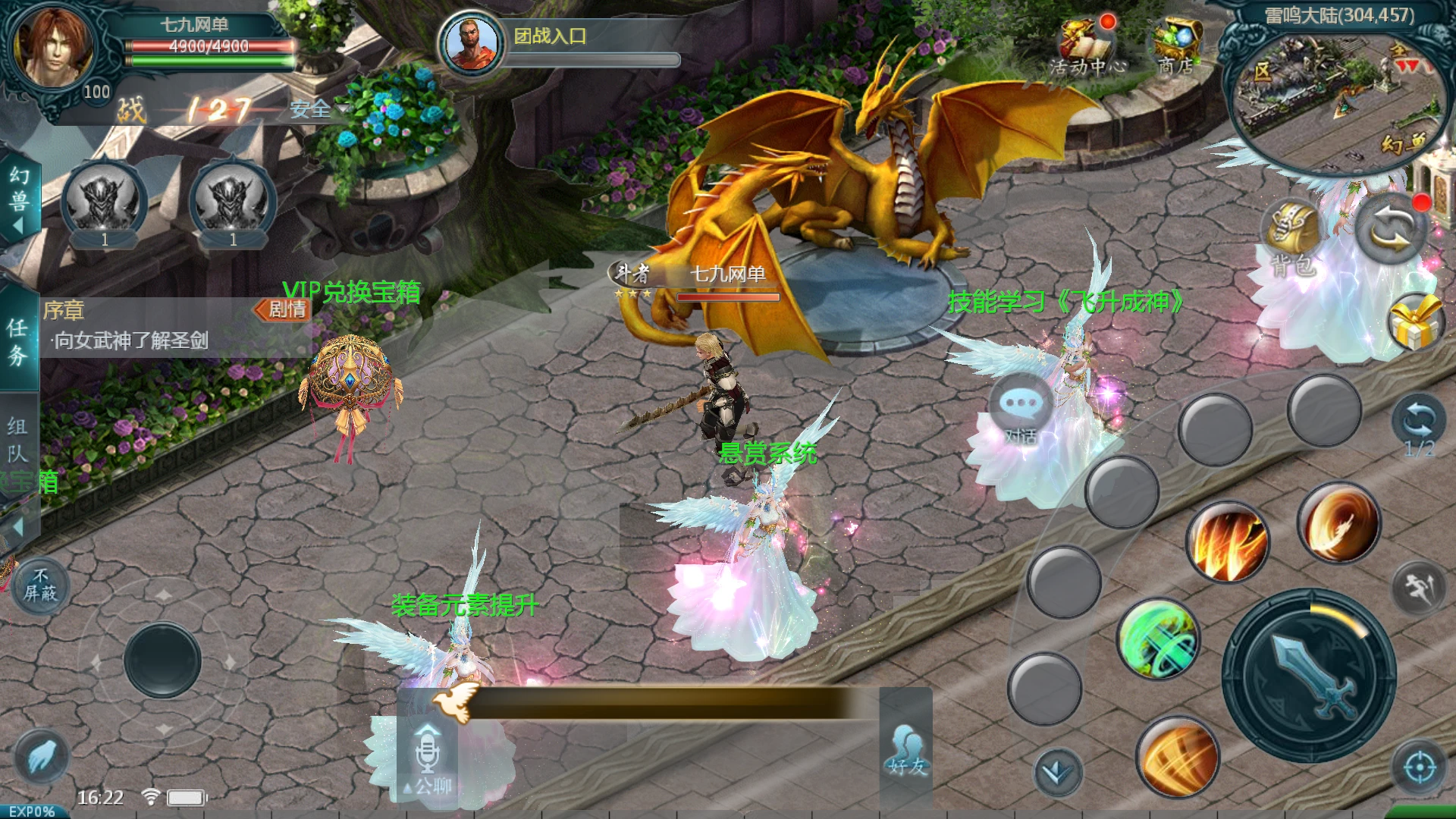The width and height of the screenshot is (1456, 819).
Task: Open the 背包 backpack
Action: (x=1293, y=235)
